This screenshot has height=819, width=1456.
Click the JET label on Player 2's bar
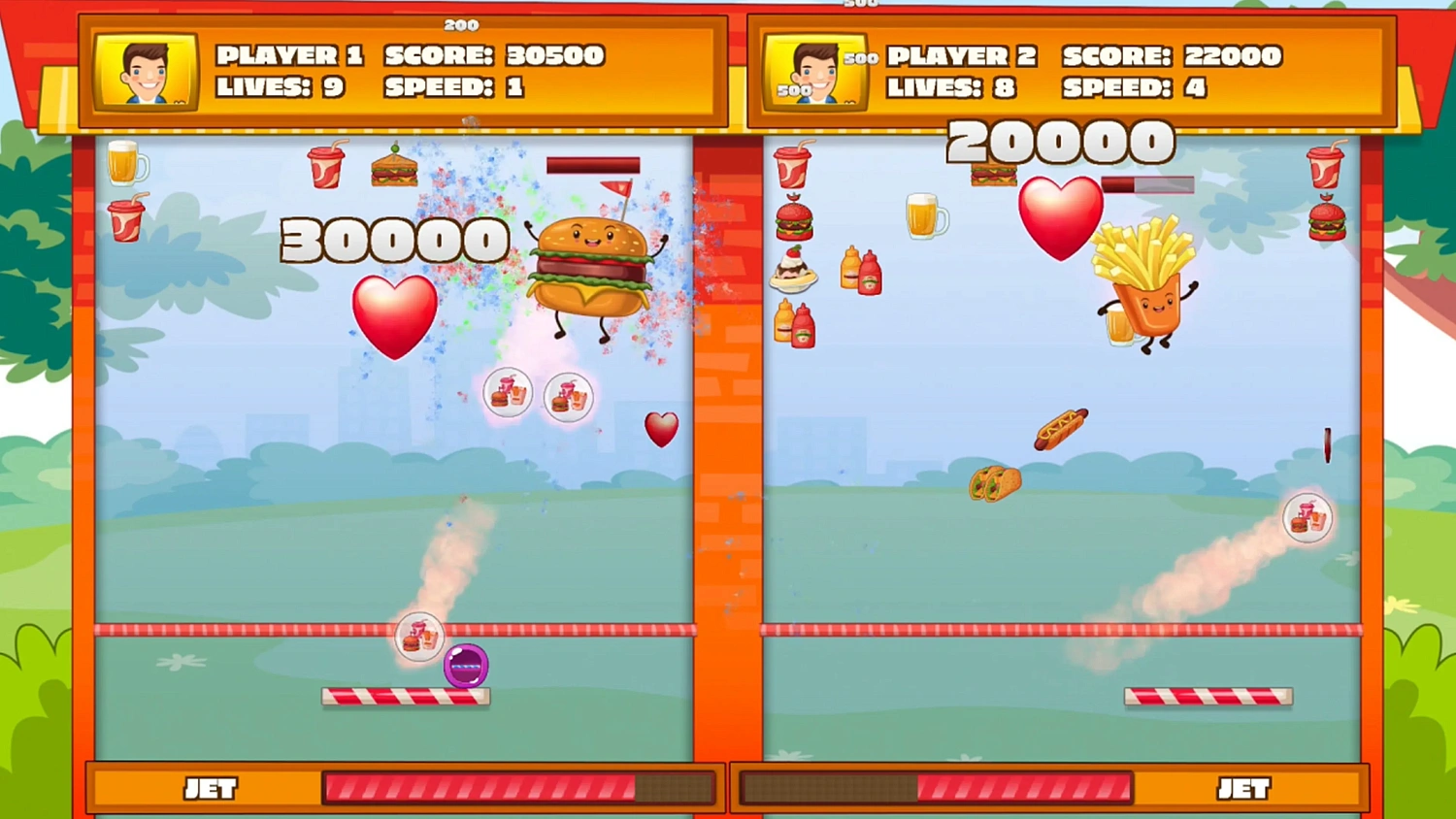(x=1246, y=788)
